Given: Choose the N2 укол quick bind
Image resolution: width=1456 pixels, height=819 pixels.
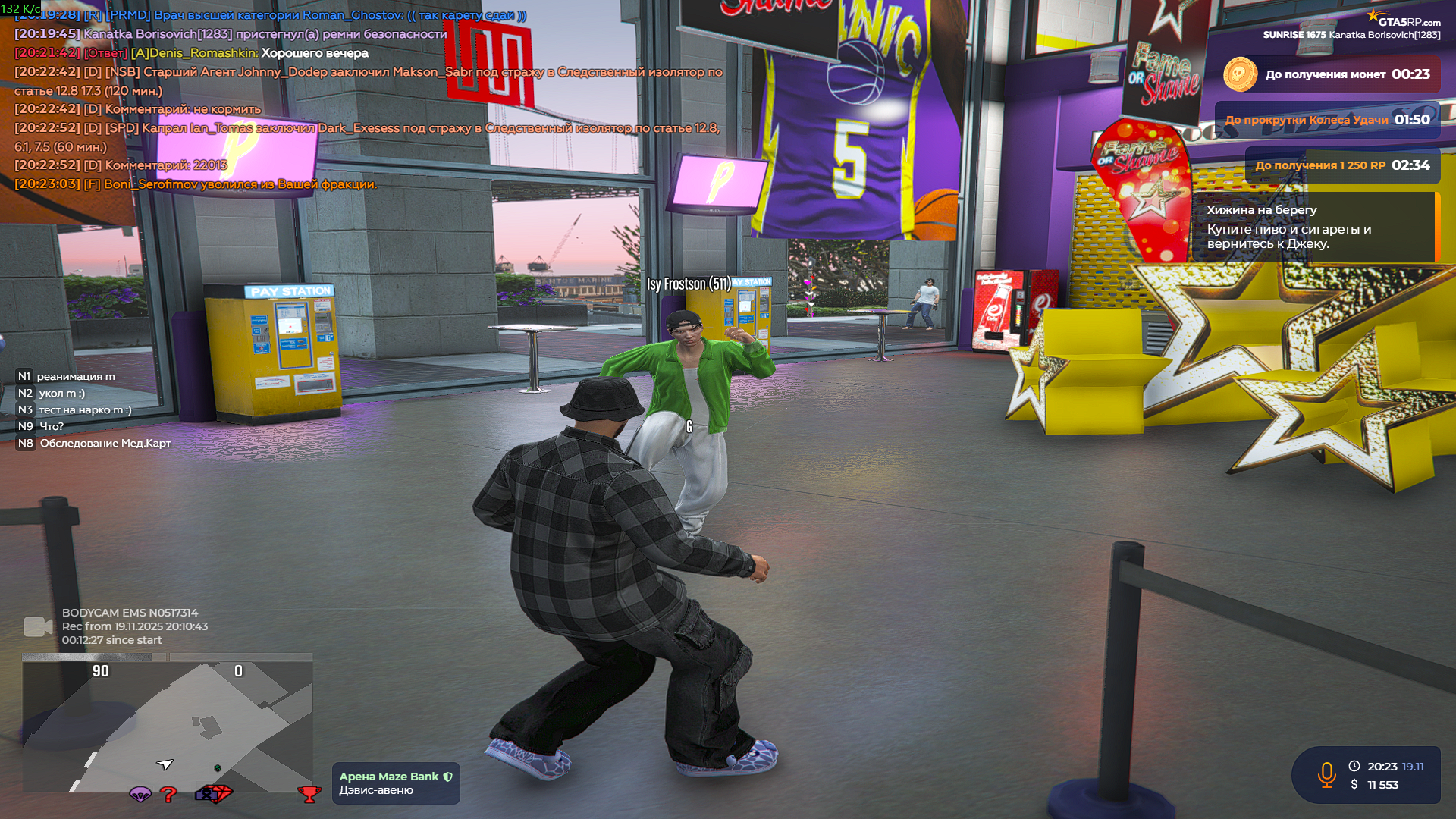Looking at the screenshot, I should pyautogui.click(x=52, y=393).
